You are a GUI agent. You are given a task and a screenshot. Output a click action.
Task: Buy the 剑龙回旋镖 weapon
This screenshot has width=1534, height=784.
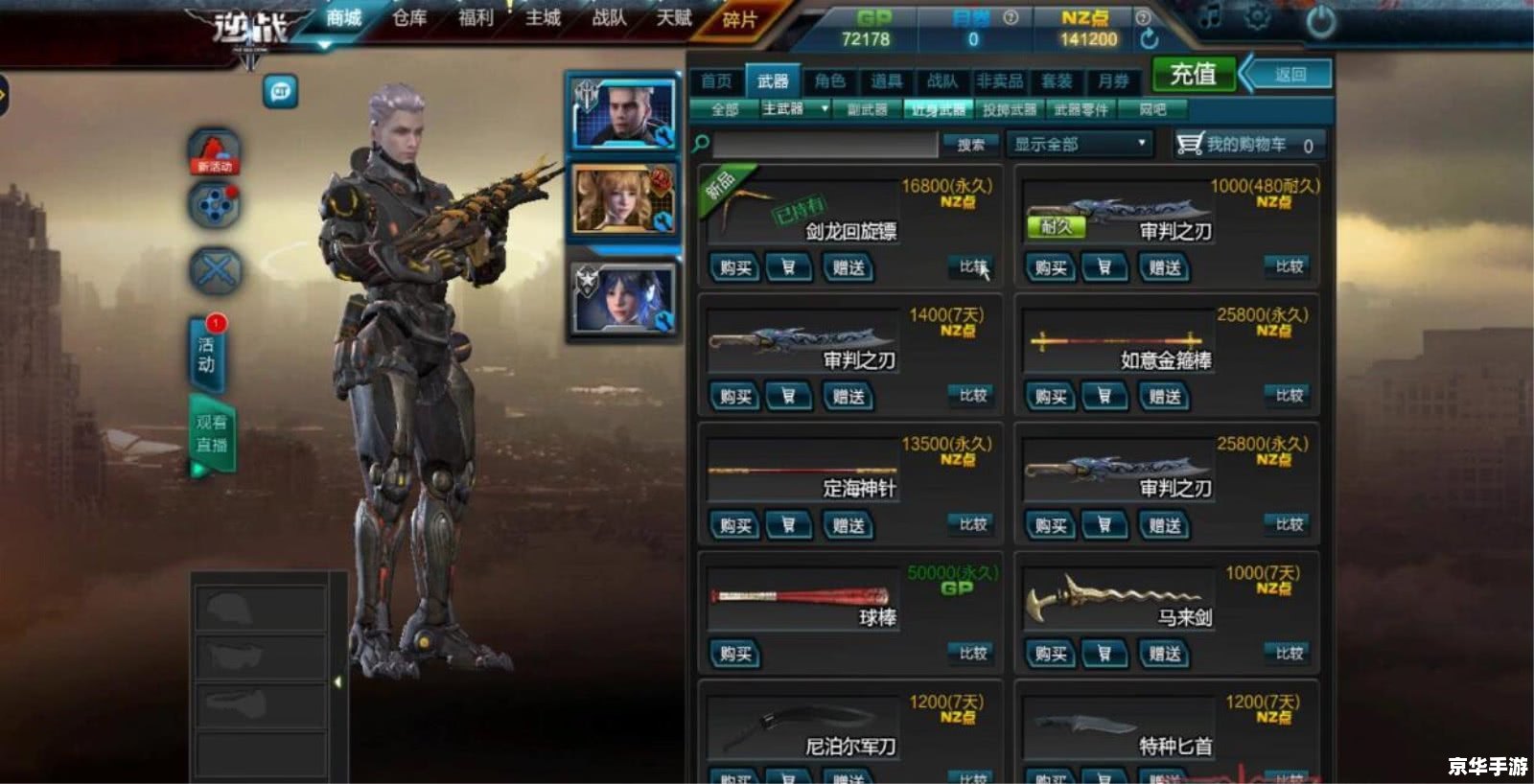pyautogui.click(x=735, y=268)
